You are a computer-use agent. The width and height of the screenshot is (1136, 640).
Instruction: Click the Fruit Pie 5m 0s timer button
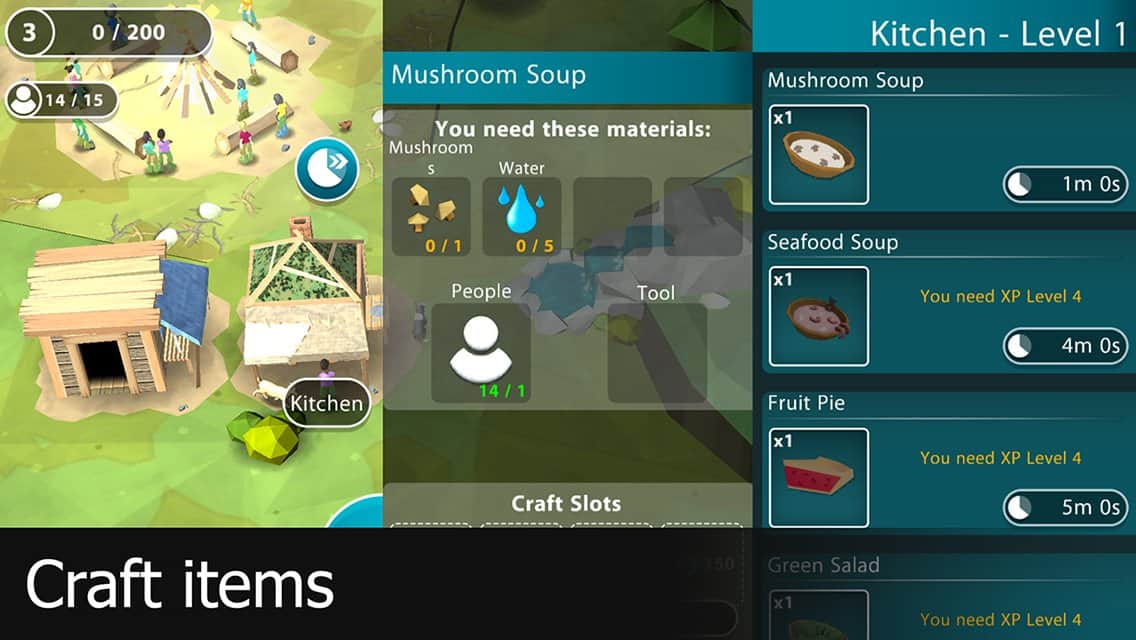(x=1065, y=508)
